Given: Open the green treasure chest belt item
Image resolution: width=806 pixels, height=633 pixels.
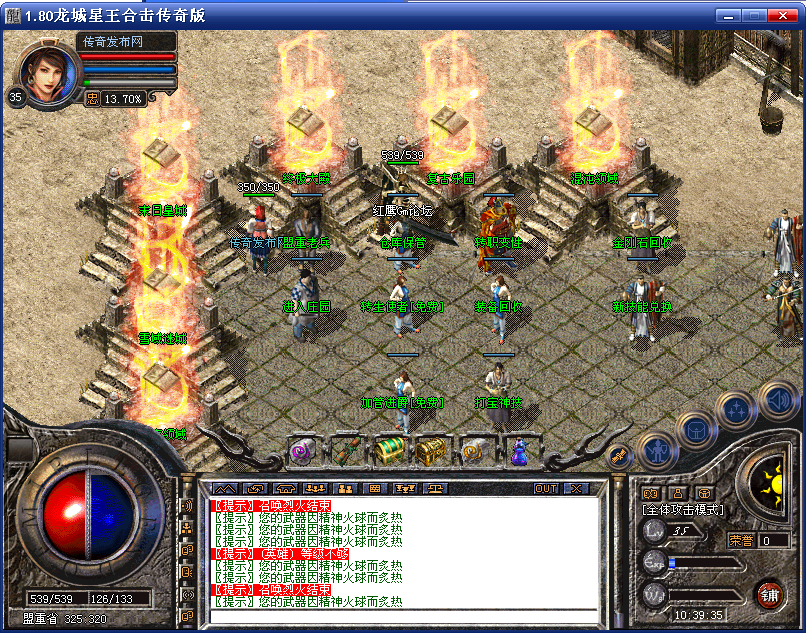Looking at the screenshot, I should 391,452.
